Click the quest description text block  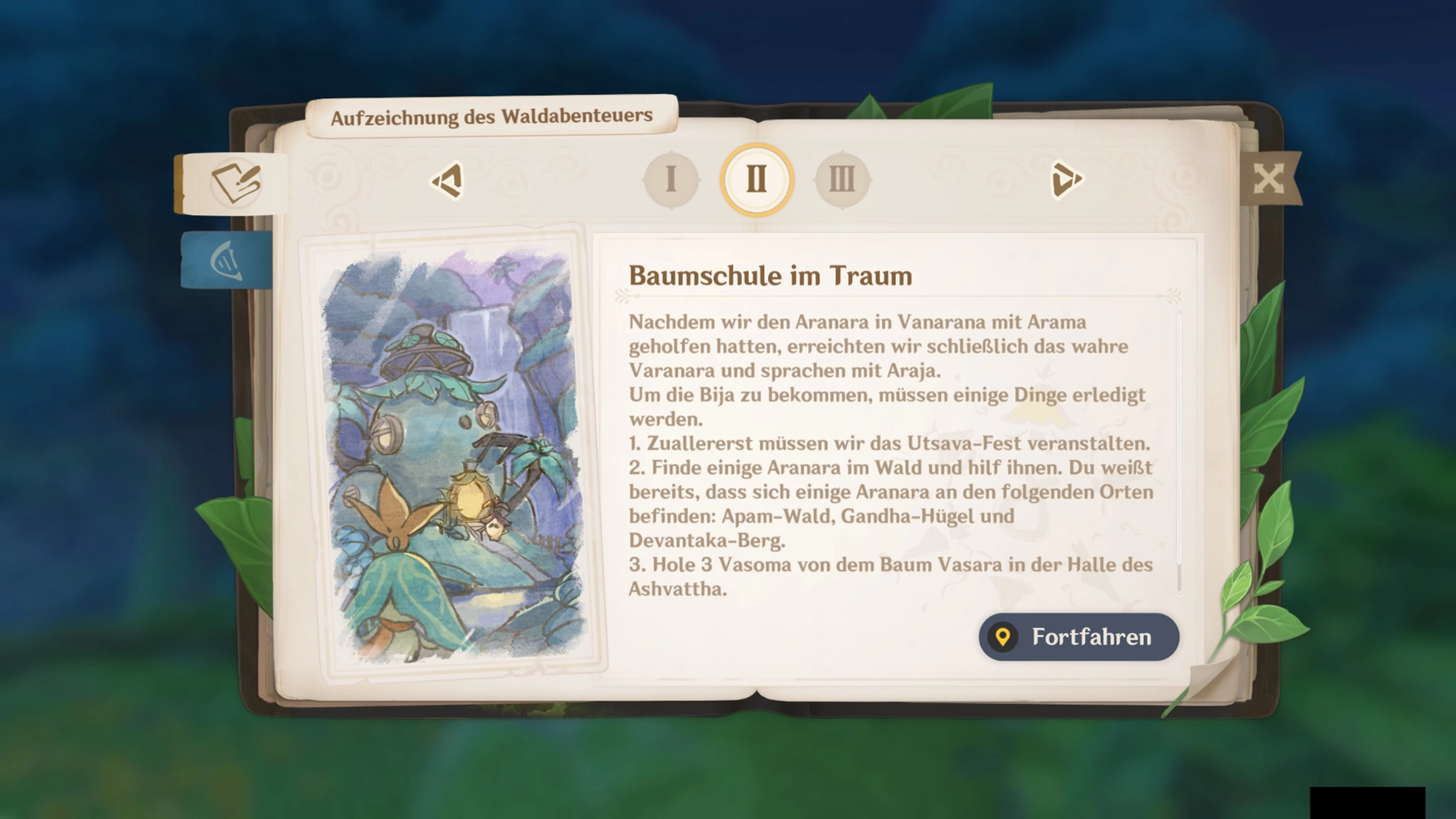pos(889,450)
